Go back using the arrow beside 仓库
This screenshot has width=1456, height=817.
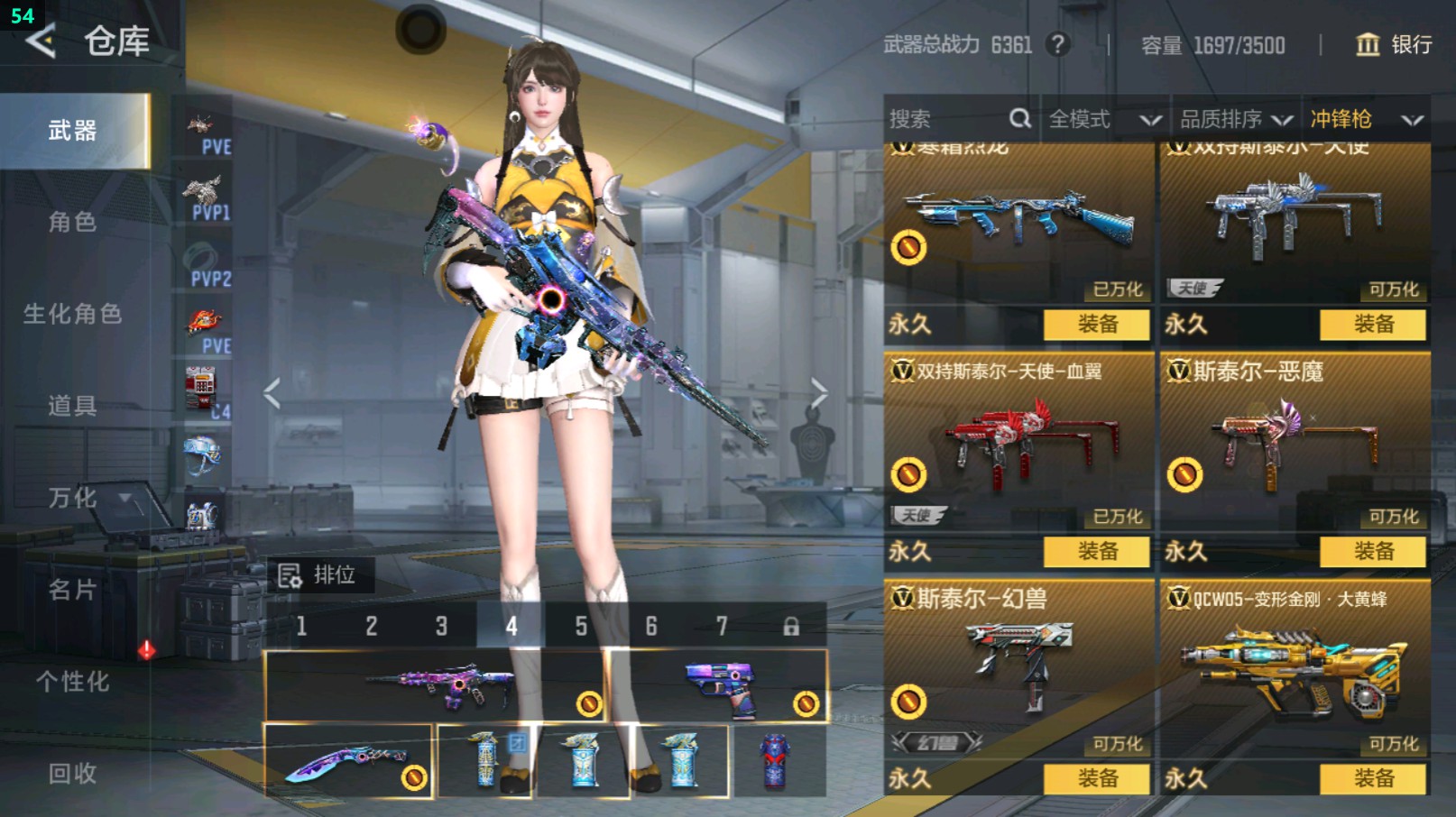click(x=41, y=41)
